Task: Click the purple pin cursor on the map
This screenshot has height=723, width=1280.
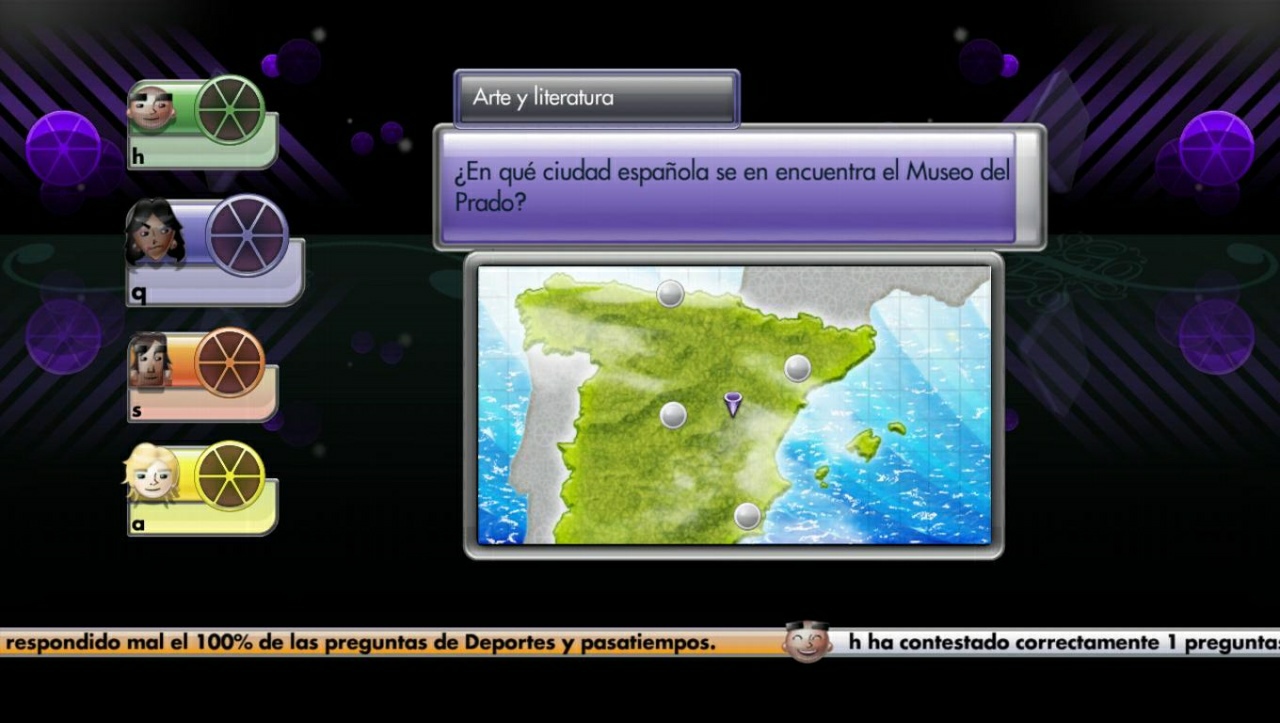Action: point(733,403)
